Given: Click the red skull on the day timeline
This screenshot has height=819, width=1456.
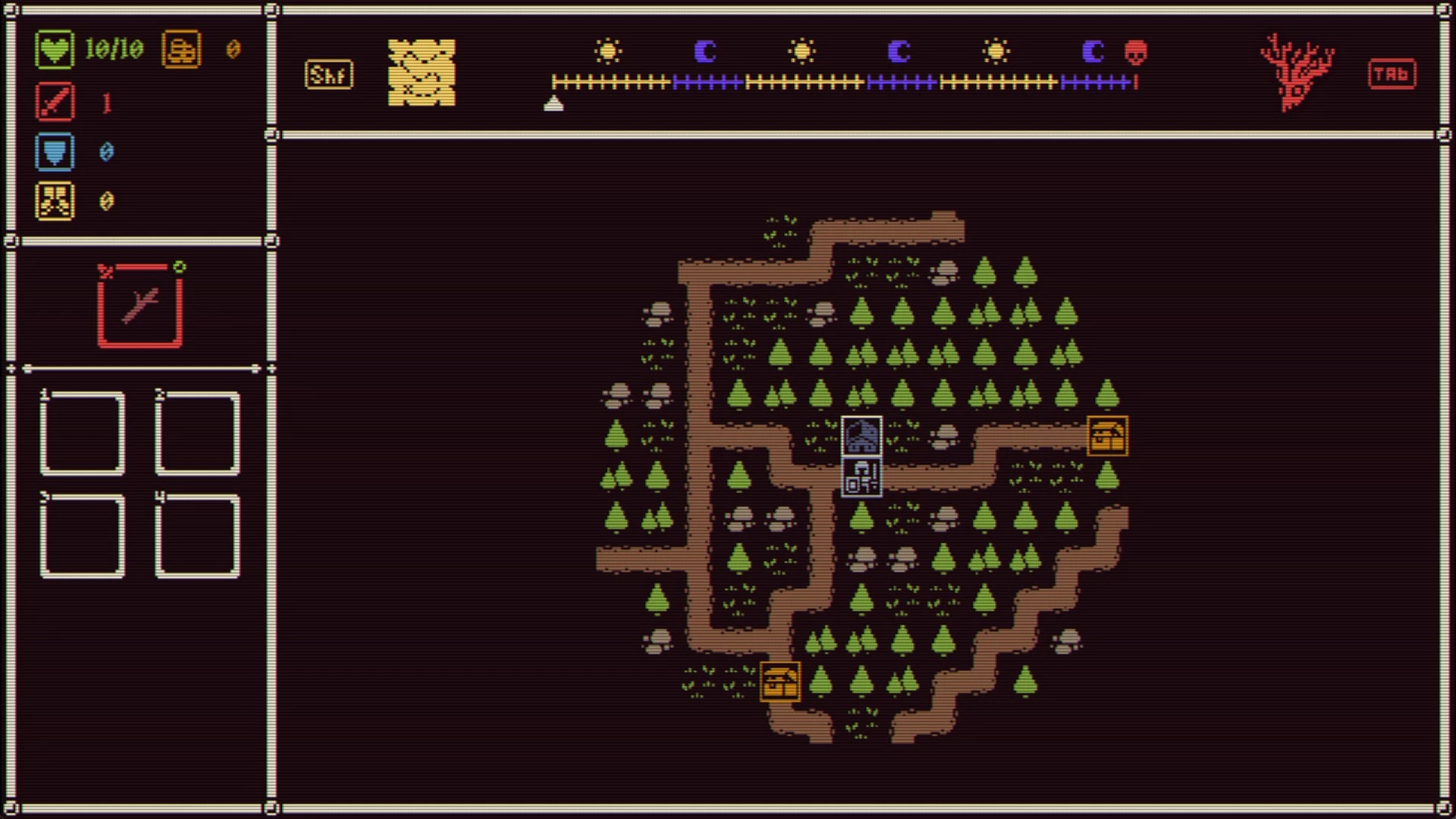Looking at the screenshot, I should [1135, 52].
